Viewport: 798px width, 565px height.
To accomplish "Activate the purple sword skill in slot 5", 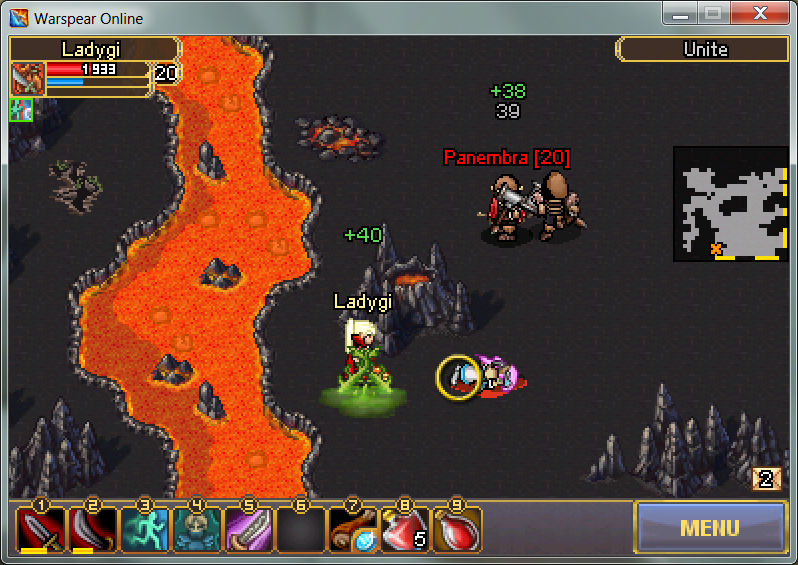I will click(249, 530).
